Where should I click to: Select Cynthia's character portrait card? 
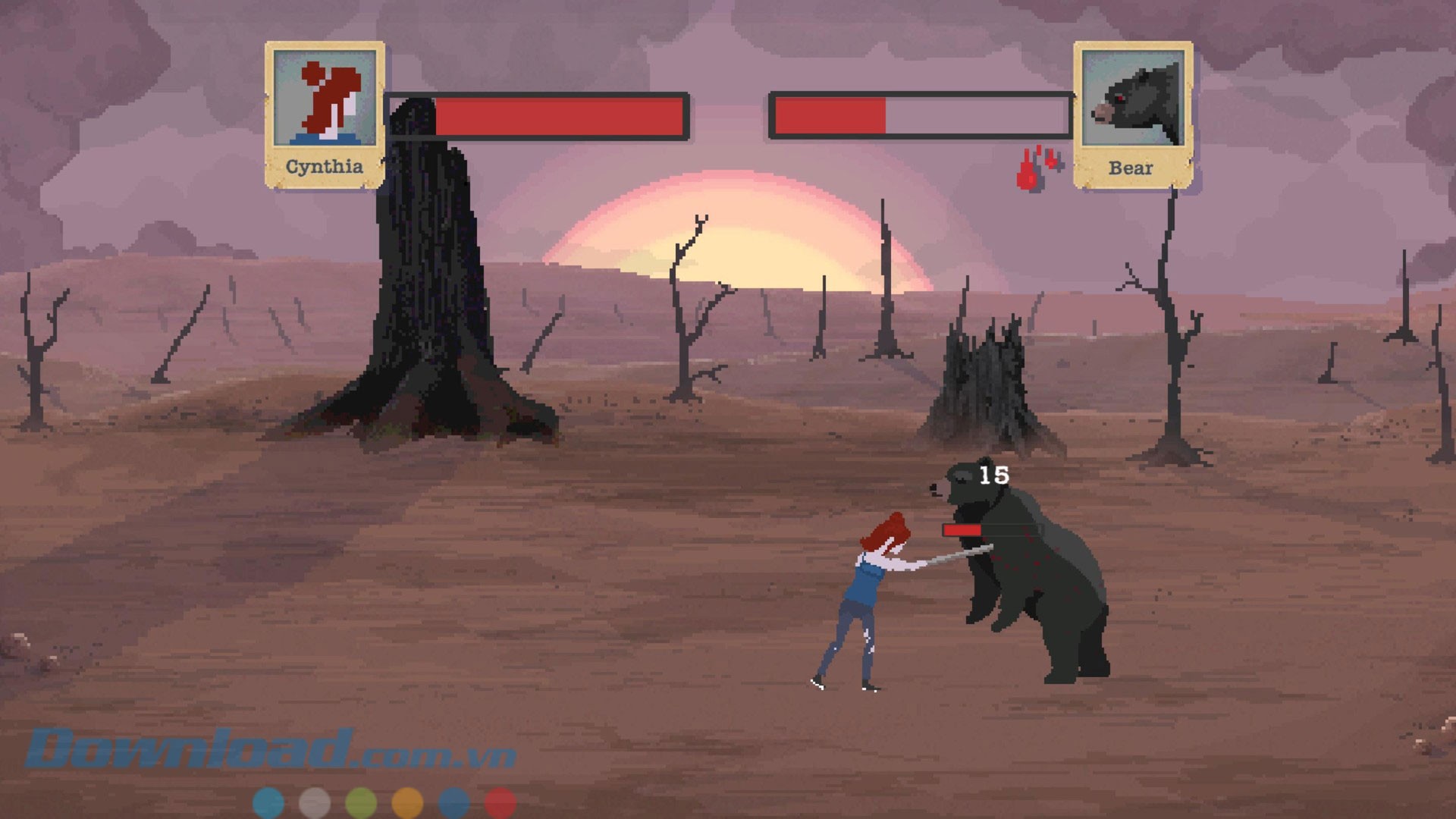[325, 114]
